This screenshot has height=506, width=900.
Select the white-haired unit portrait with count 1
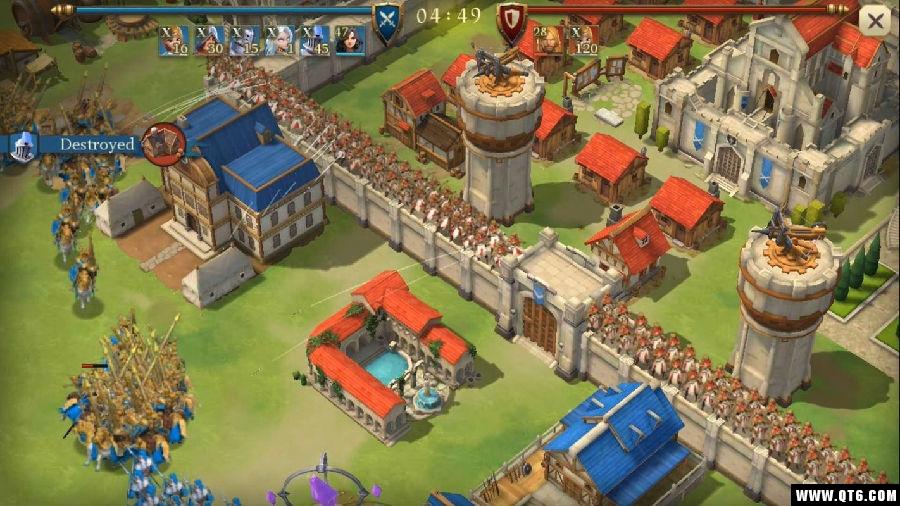point(280,40)
